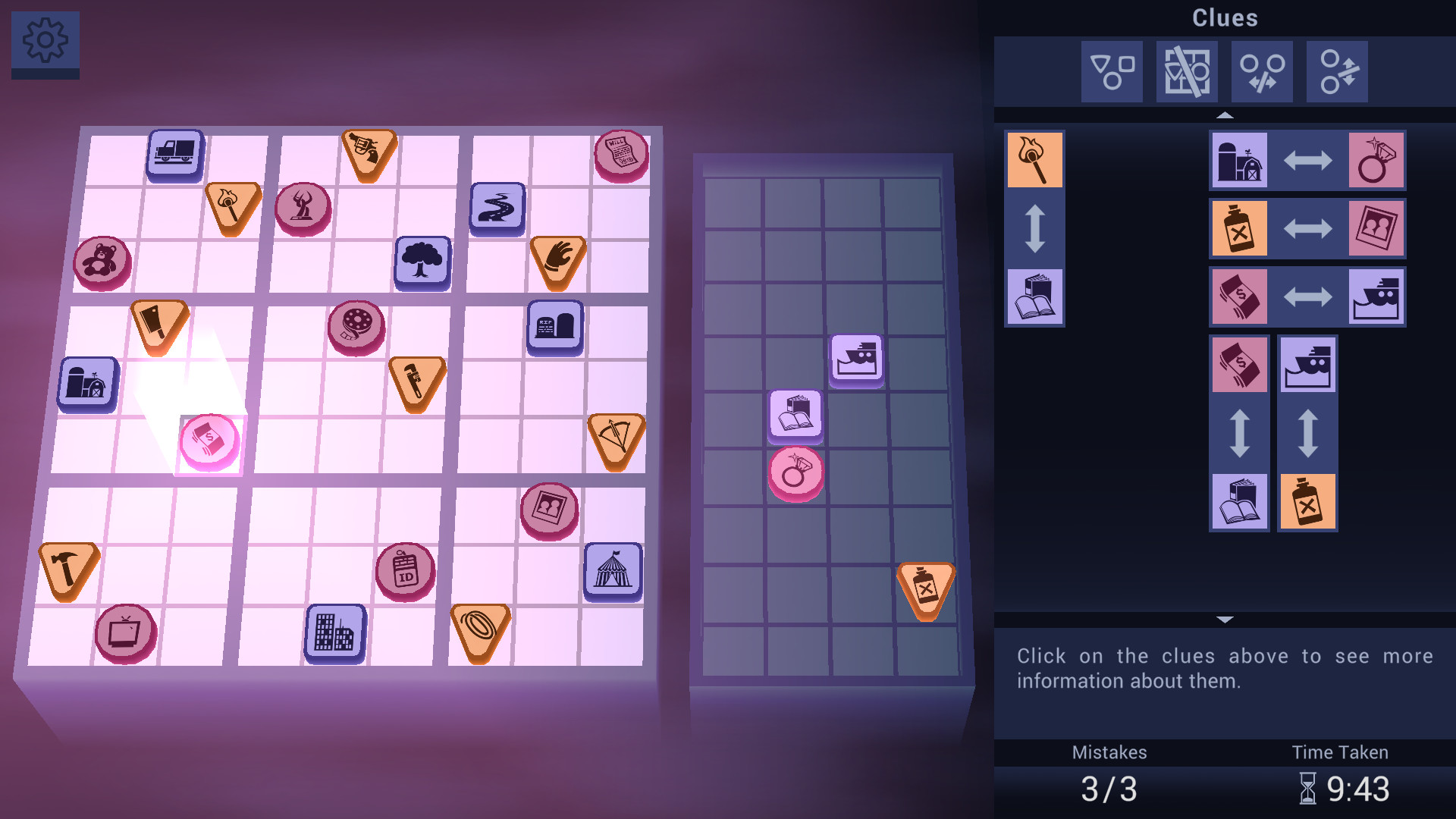The image size is (1456, 819).
Task: Select the circus tent tile
Action: click(x=613, y=571)
